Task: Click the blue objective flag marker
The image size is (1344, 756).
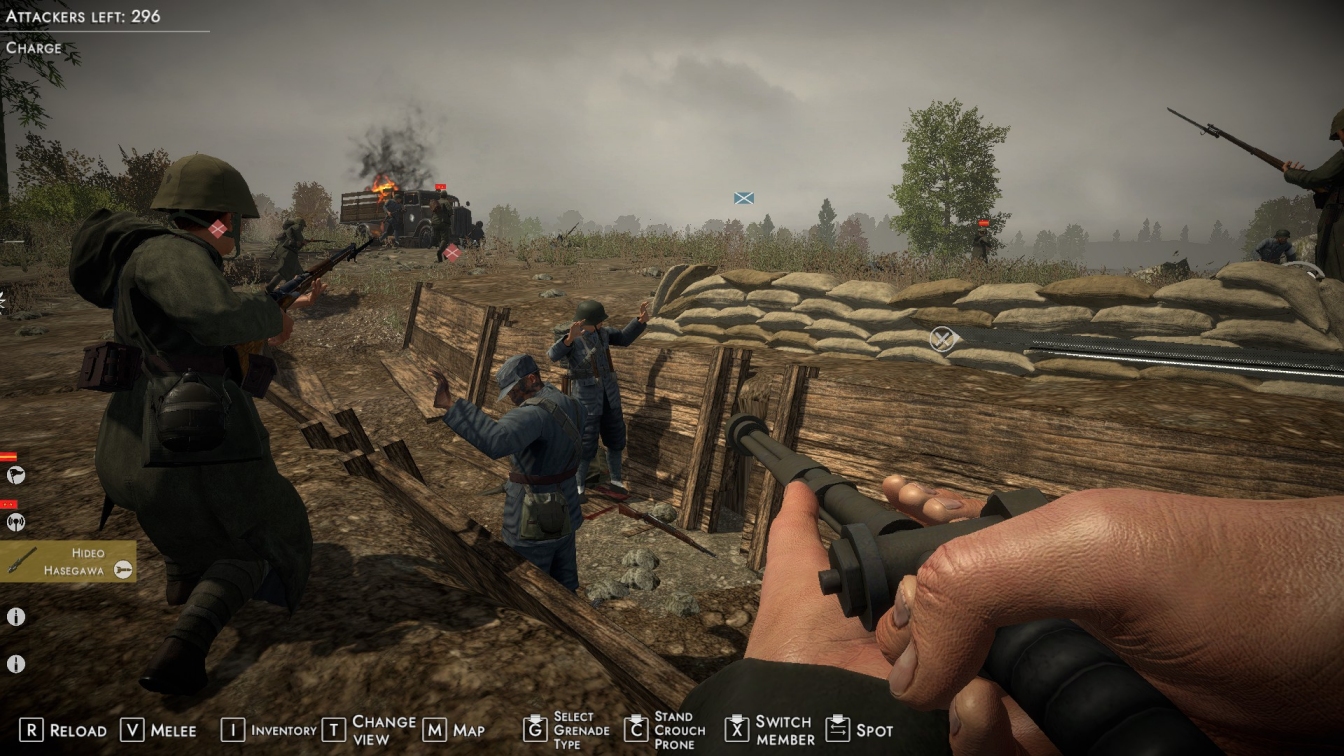Action: [x=743, y=198]
